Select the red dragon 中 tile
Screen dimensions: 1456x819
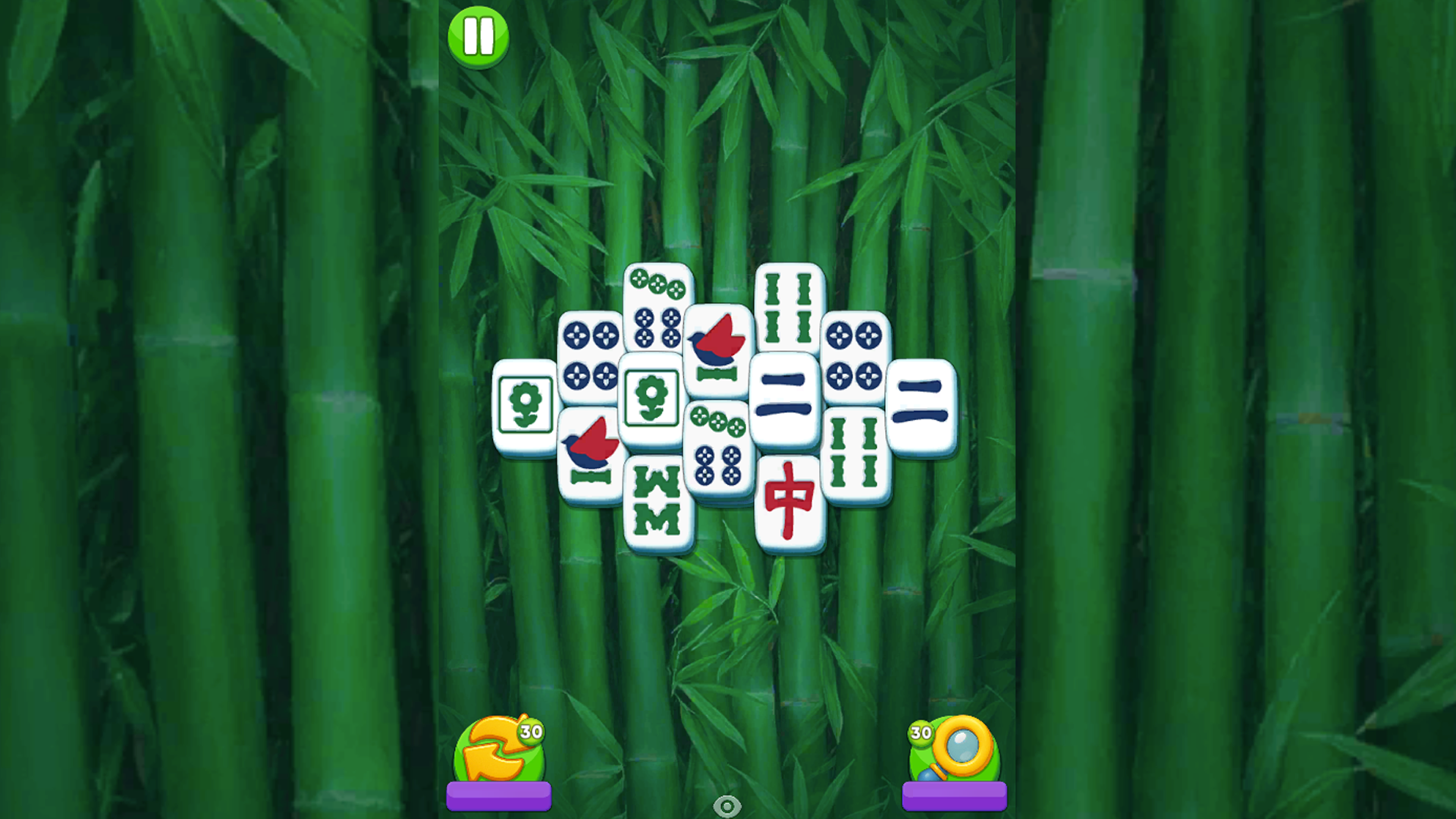(x=790, y=500)
